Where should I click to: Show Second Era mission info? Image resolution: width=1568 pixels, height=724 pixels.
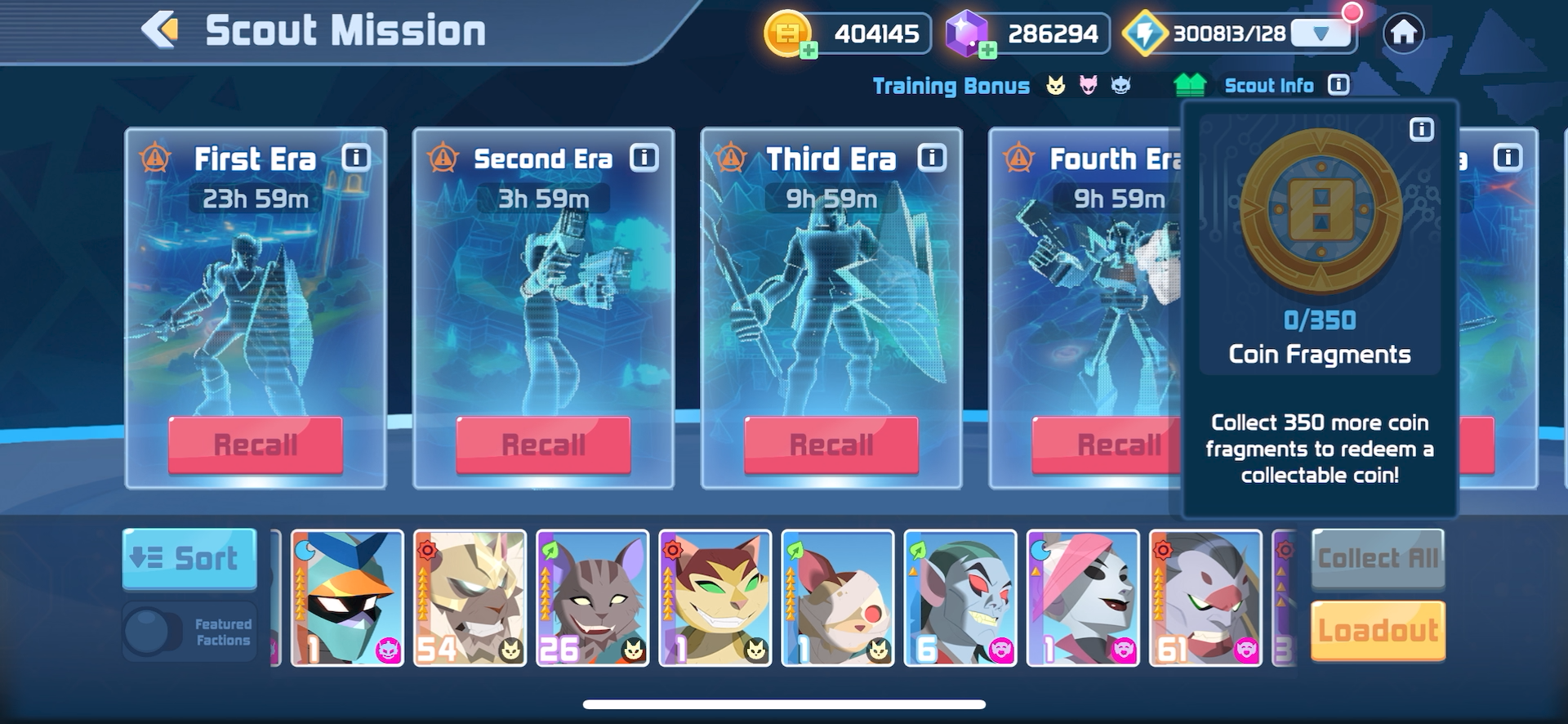click(644, 158)
